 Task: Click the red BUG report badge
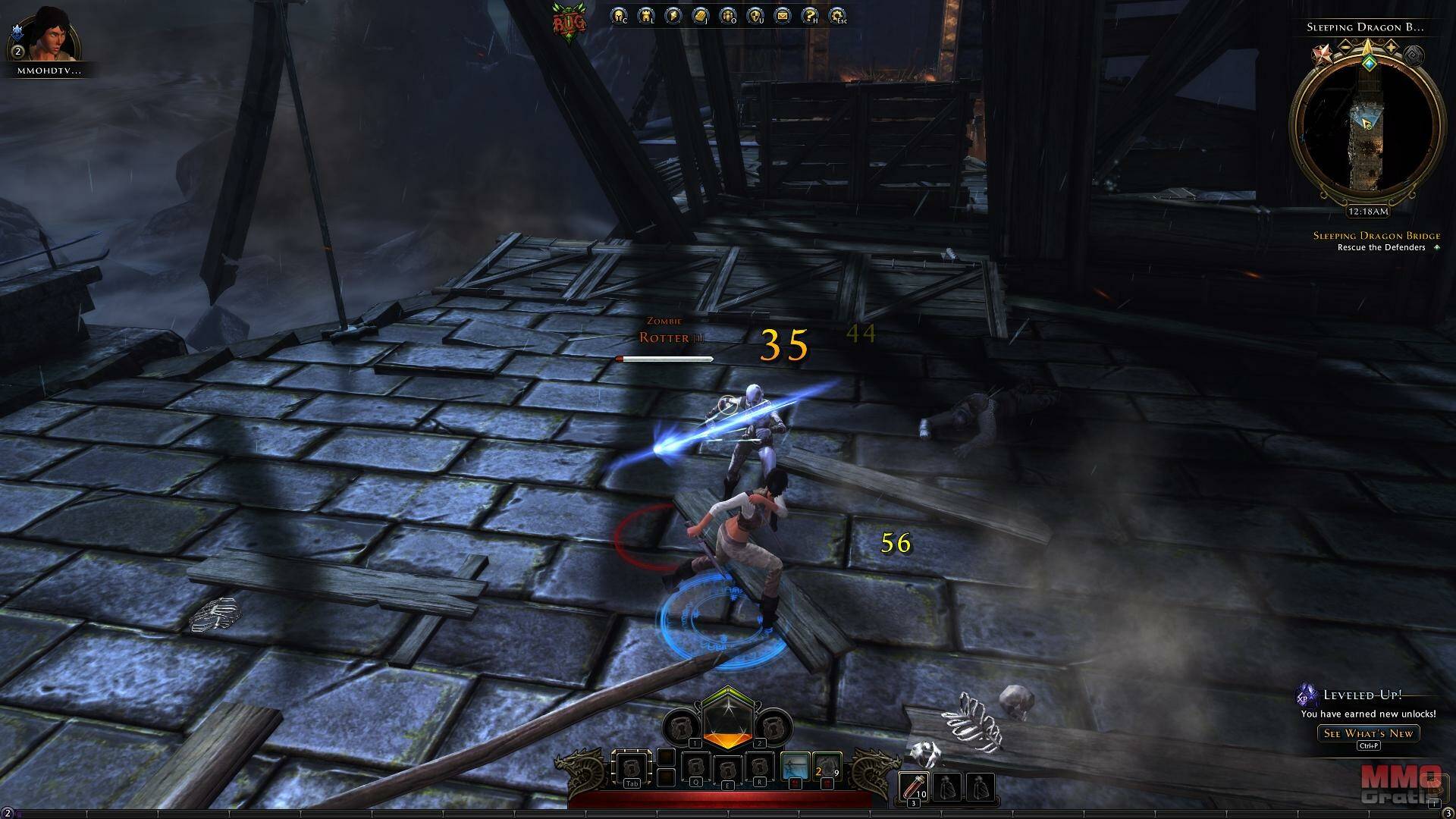coord(569,23)
